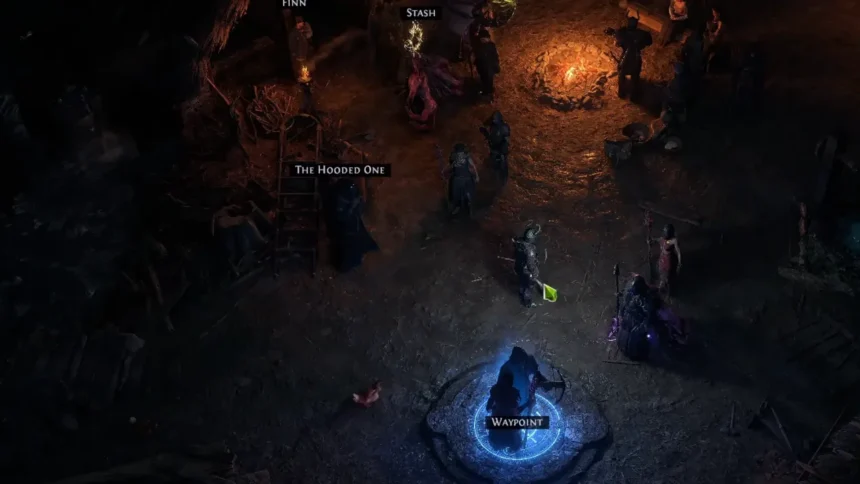Select The Hooded One nameplate
860x484 pixels.
340,170
